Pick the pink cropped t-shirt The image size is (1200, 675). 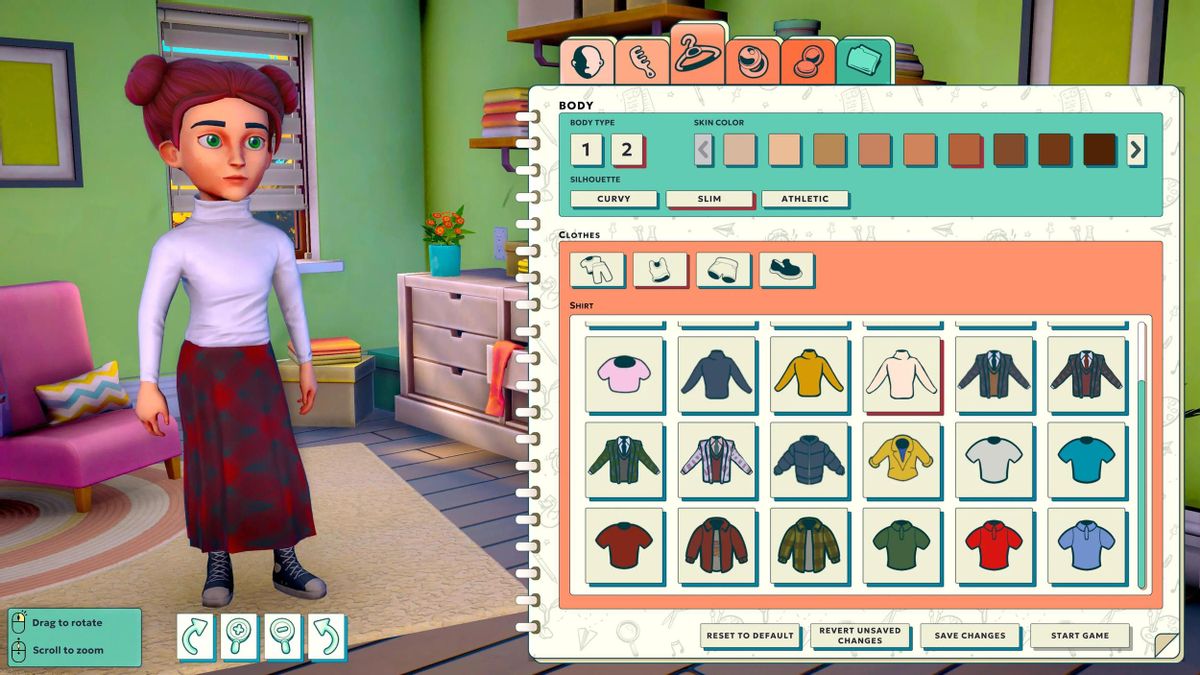[x=624, y=374]
